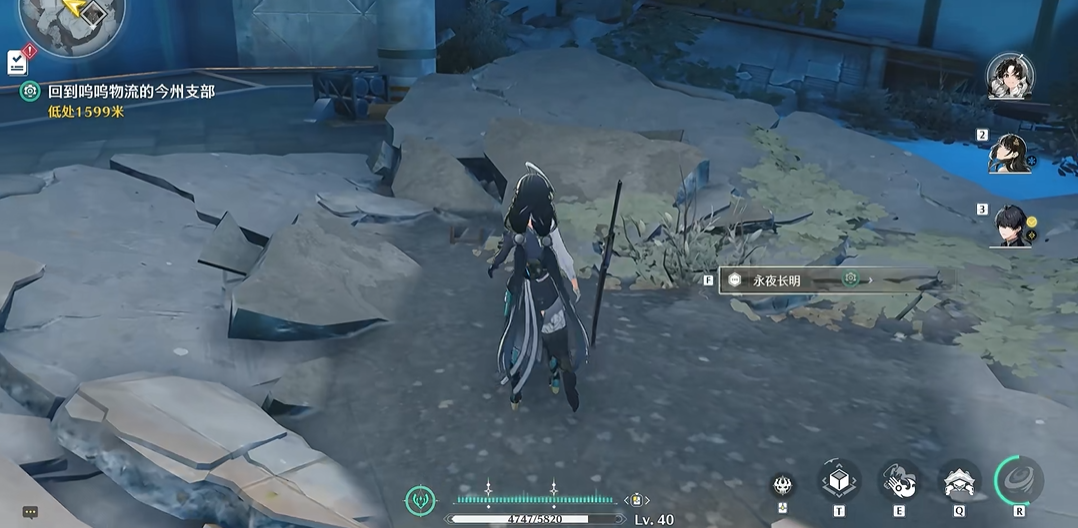Open the chat bubble icon
The image size is (1078, 528).
point(30,512)
